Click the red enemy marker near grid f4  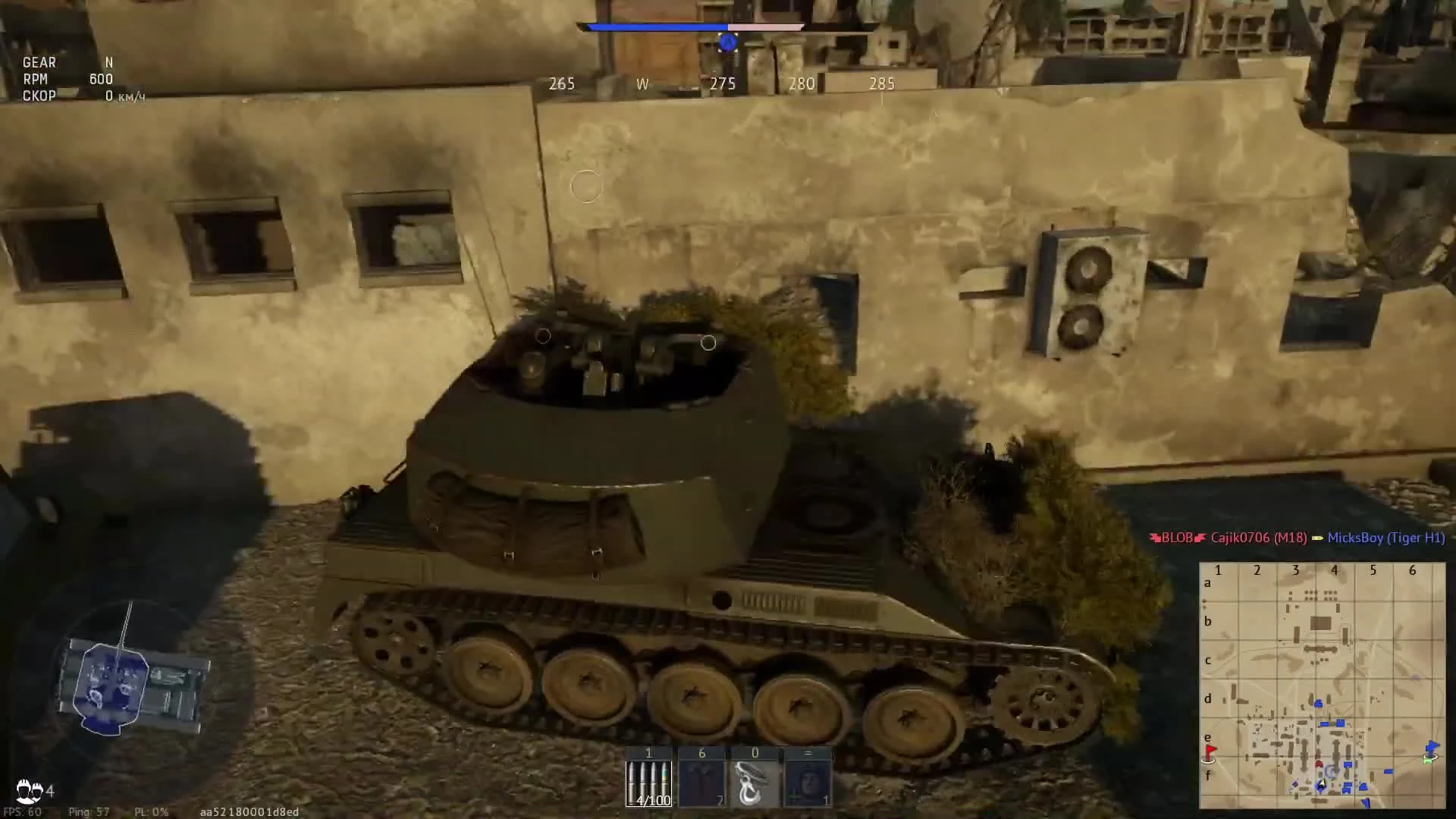(x=1319, y=764)
